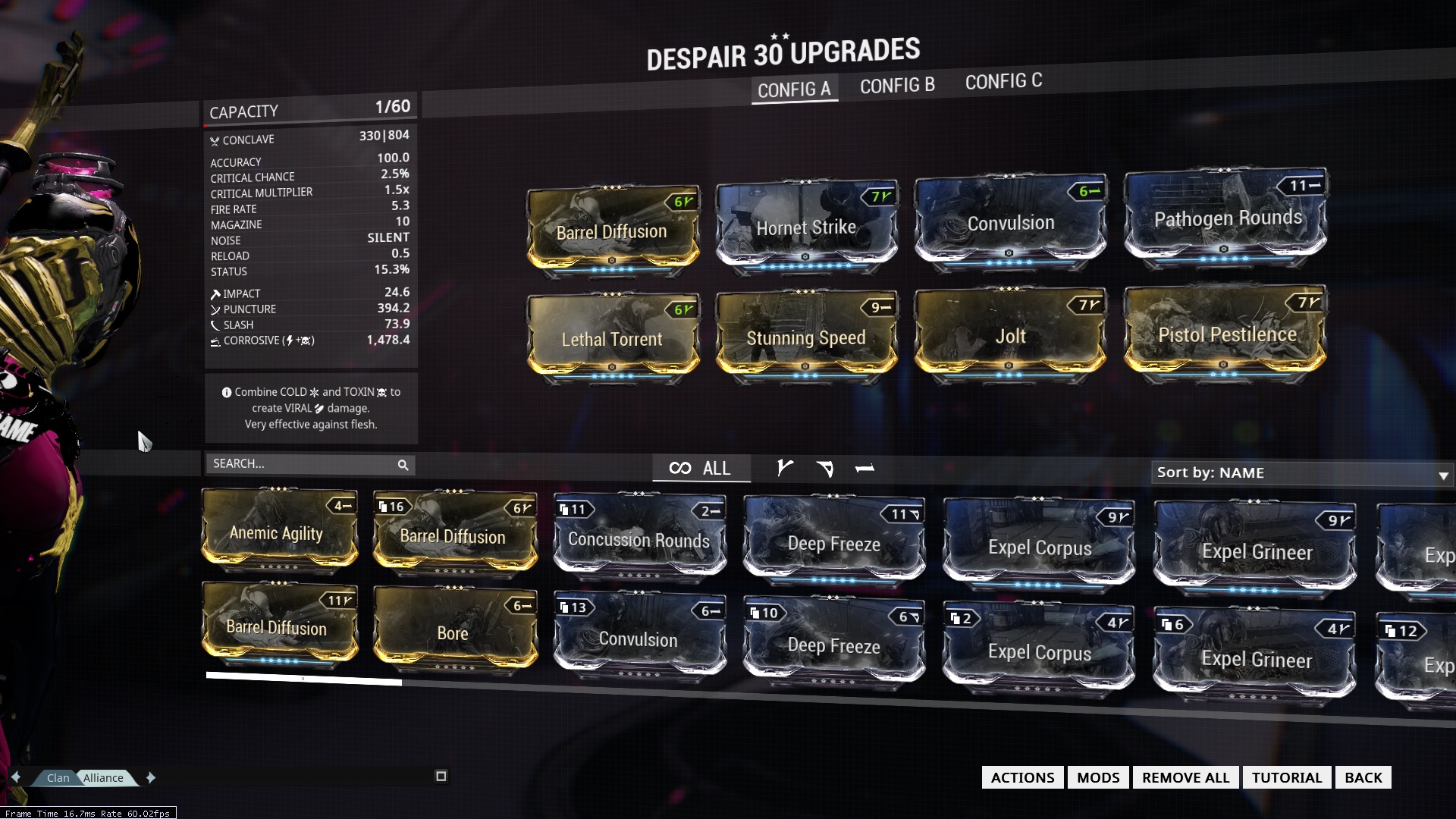The image size is (1456, 819).
Task: Show all mods with the ALL filter
Action: click(x=701, y=468)
